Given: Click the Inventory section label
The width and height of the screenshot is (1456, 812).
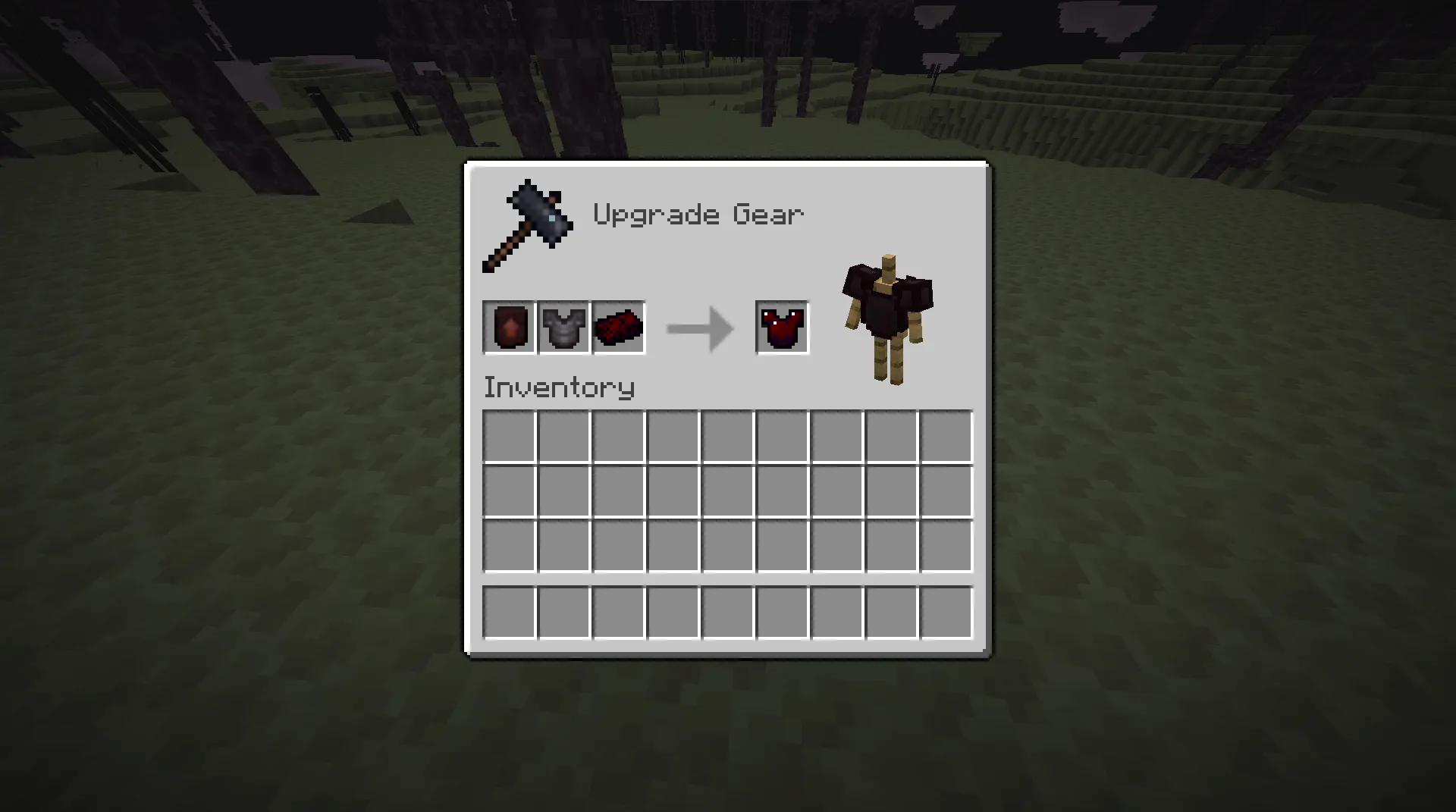Looking at the screenshot, I should click(x=559, y=387).
